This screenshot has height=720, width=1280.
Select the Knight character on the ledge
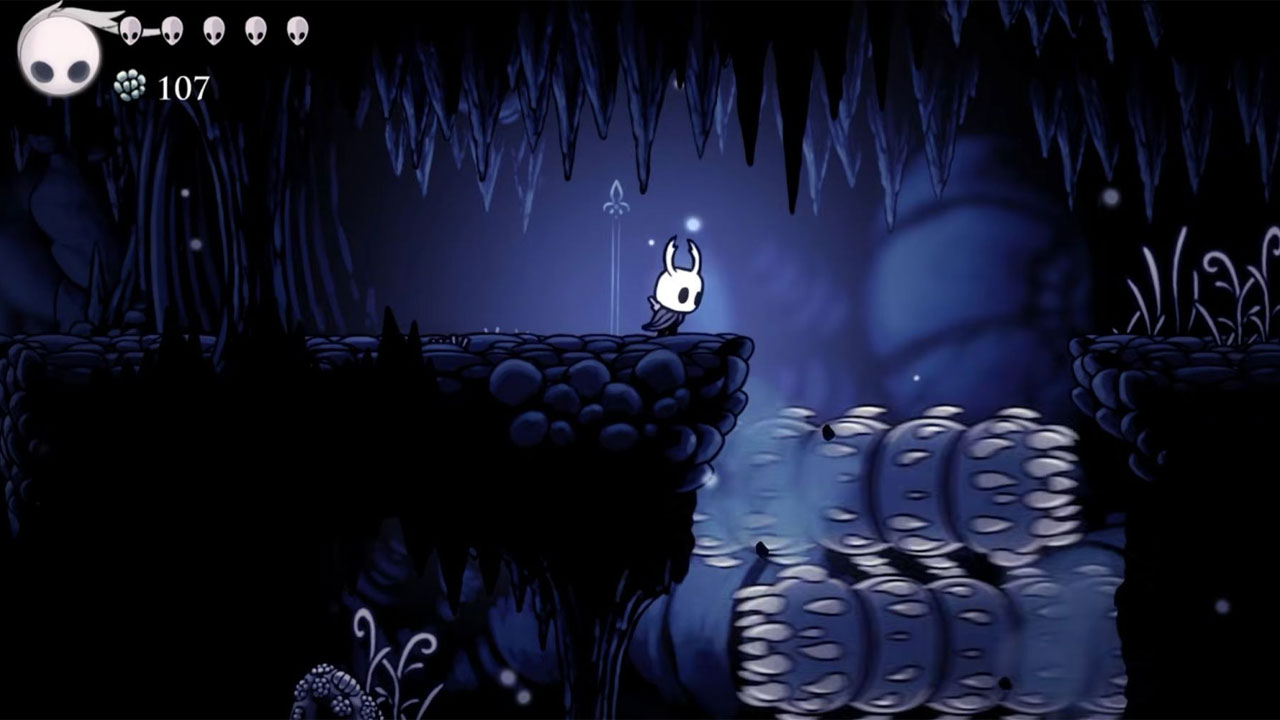coord(678,290)
